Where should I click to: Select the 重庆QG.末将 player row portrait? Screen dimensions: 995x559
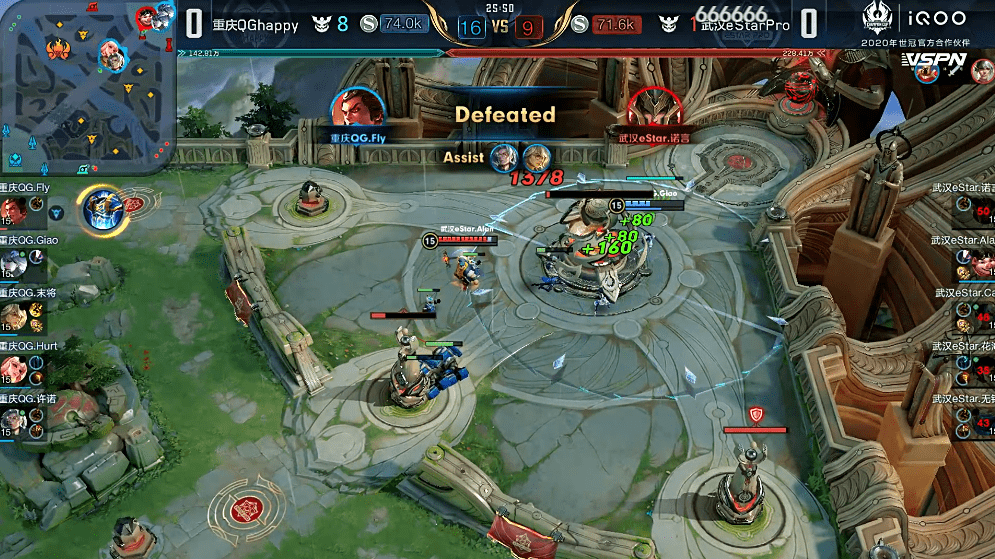(x=13, y=317)
